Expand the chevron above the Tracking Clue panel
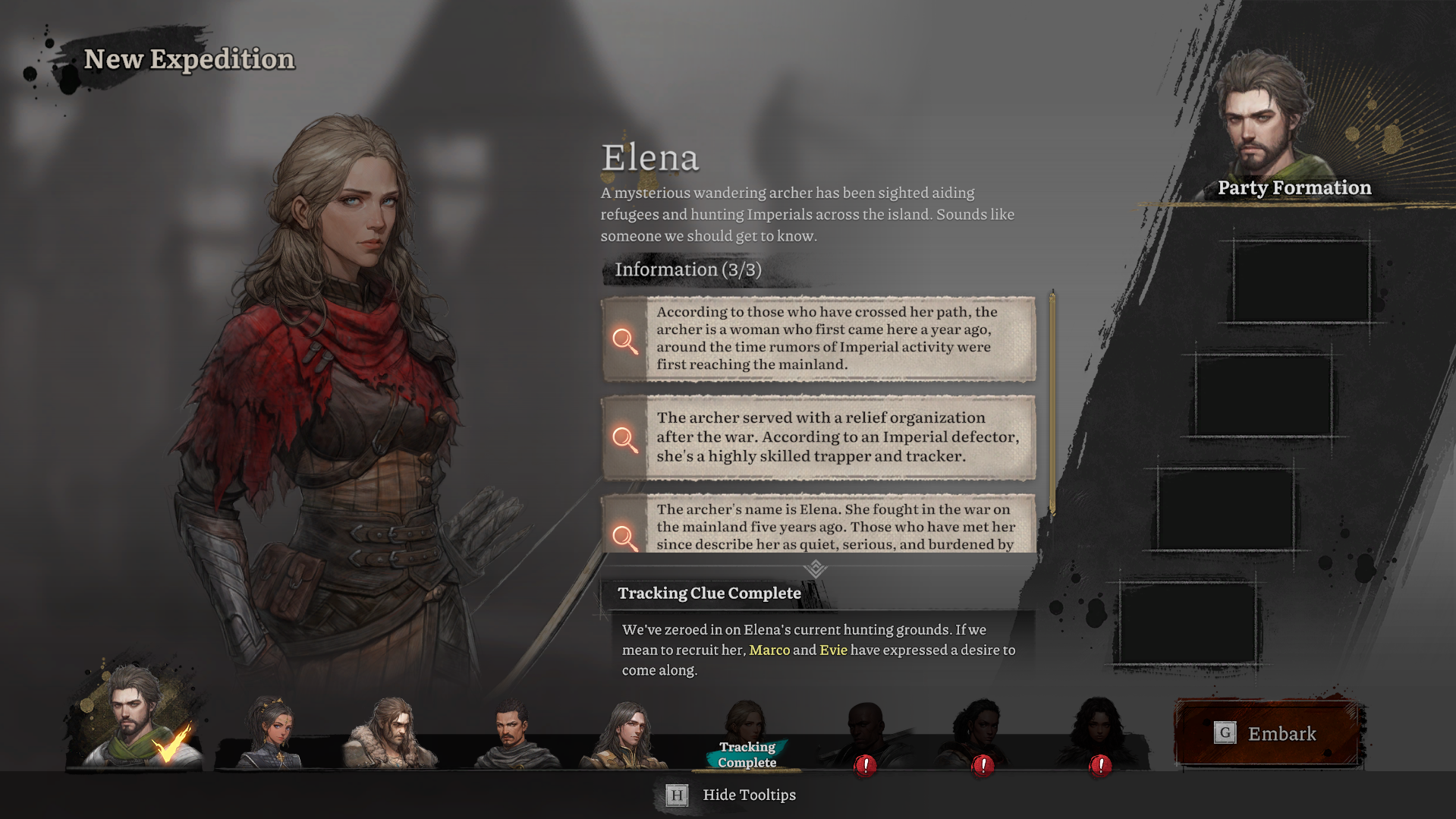 point(817,567)
